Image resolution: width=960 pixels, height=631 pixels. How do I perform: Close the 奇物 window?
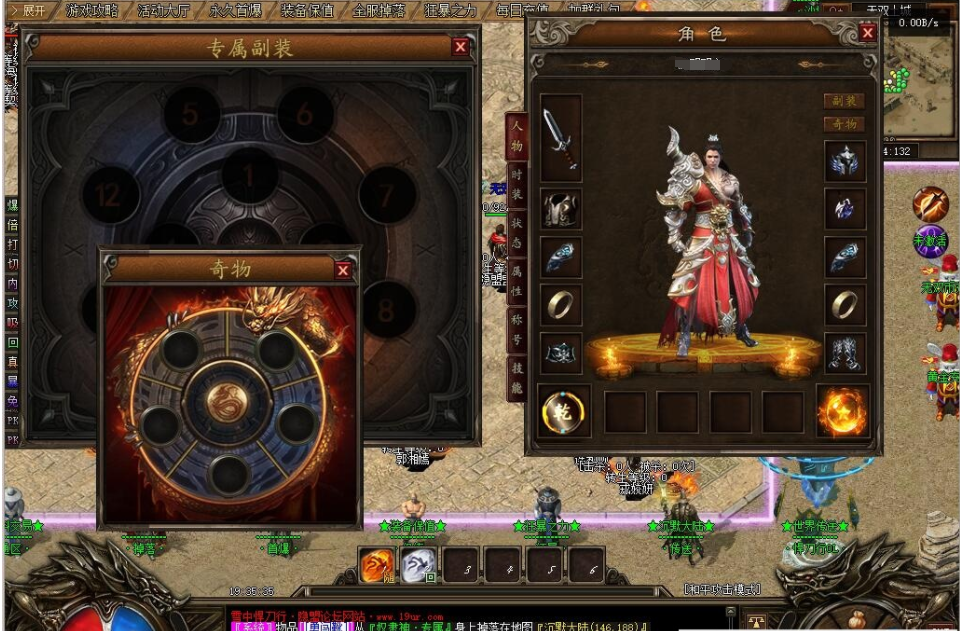tap(343, 270)
